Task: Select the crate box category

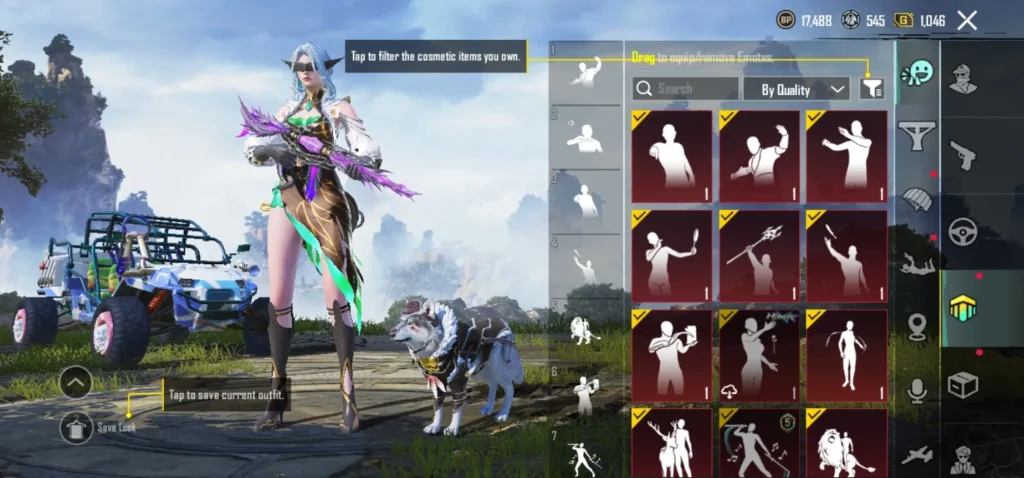Action: [x=963, y=385]
